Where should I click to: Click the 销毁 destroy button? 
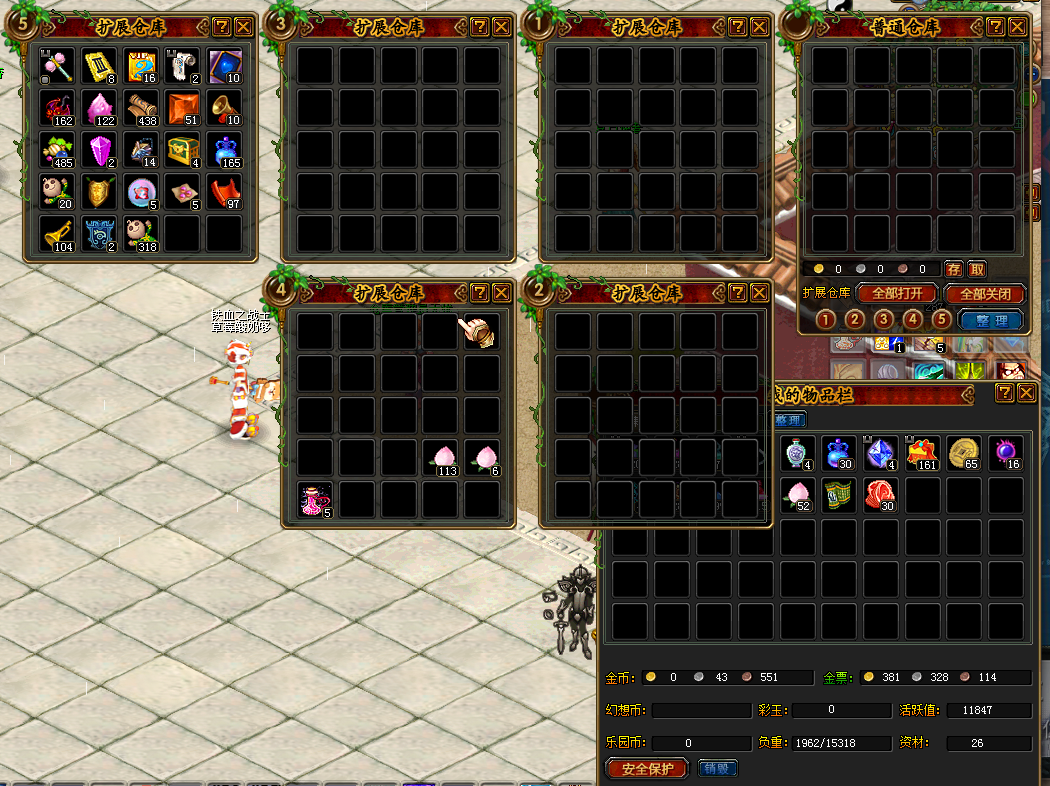717,768
